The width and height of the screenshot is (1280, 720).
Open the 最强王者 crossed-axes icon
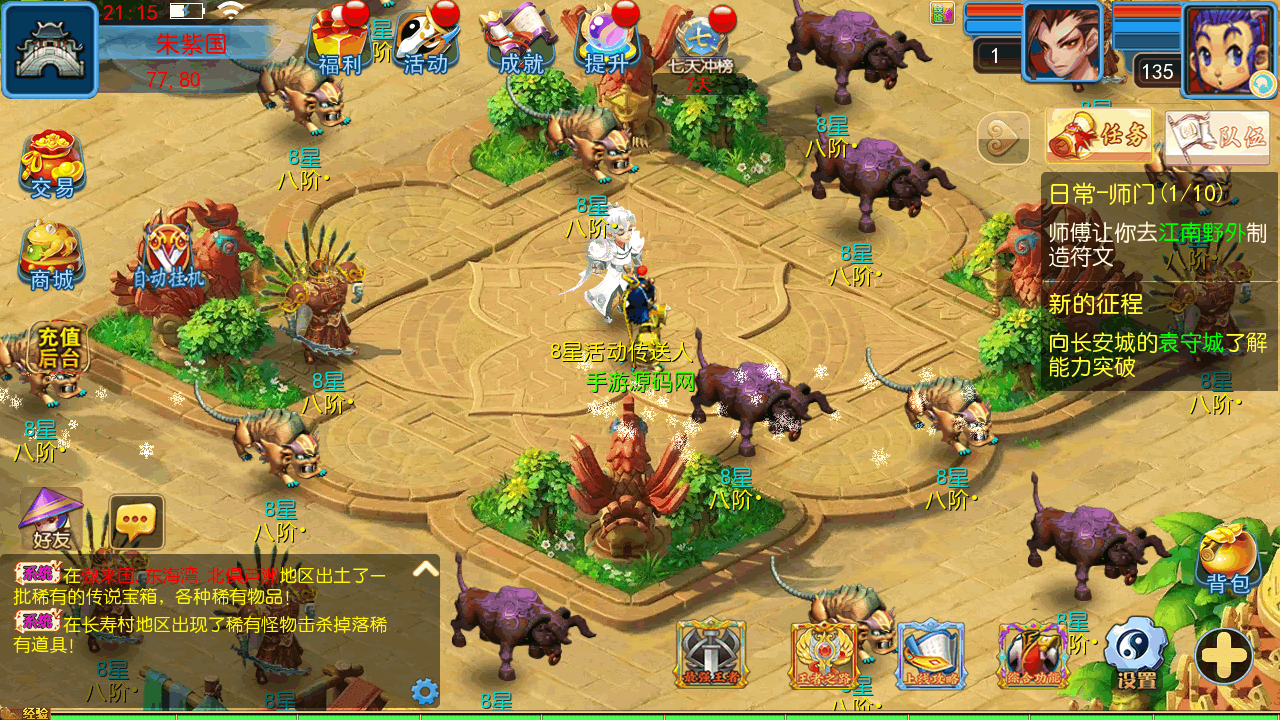point(711,654)
